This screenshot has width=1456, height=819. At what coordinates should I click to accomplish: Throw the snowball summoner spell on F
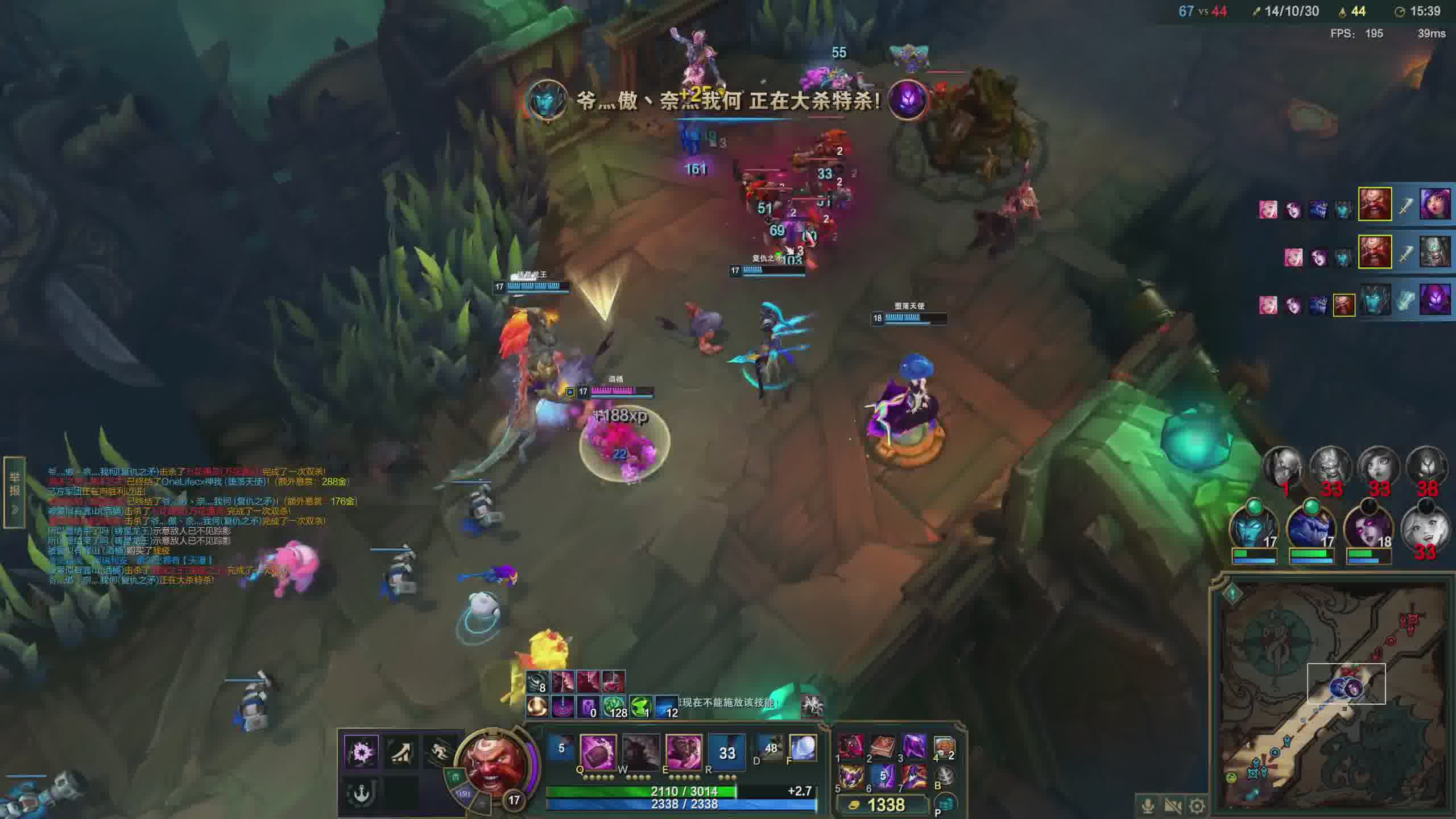(803, 748)
